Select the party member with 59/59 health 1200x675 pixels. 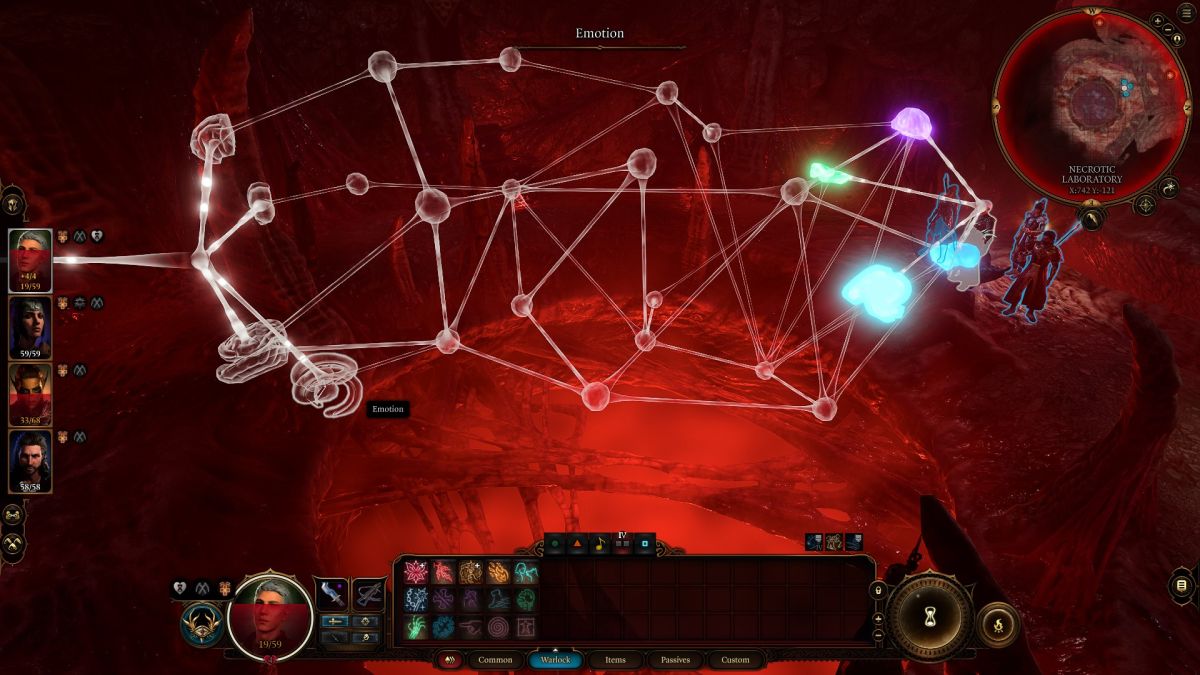(x=30, y=327)
